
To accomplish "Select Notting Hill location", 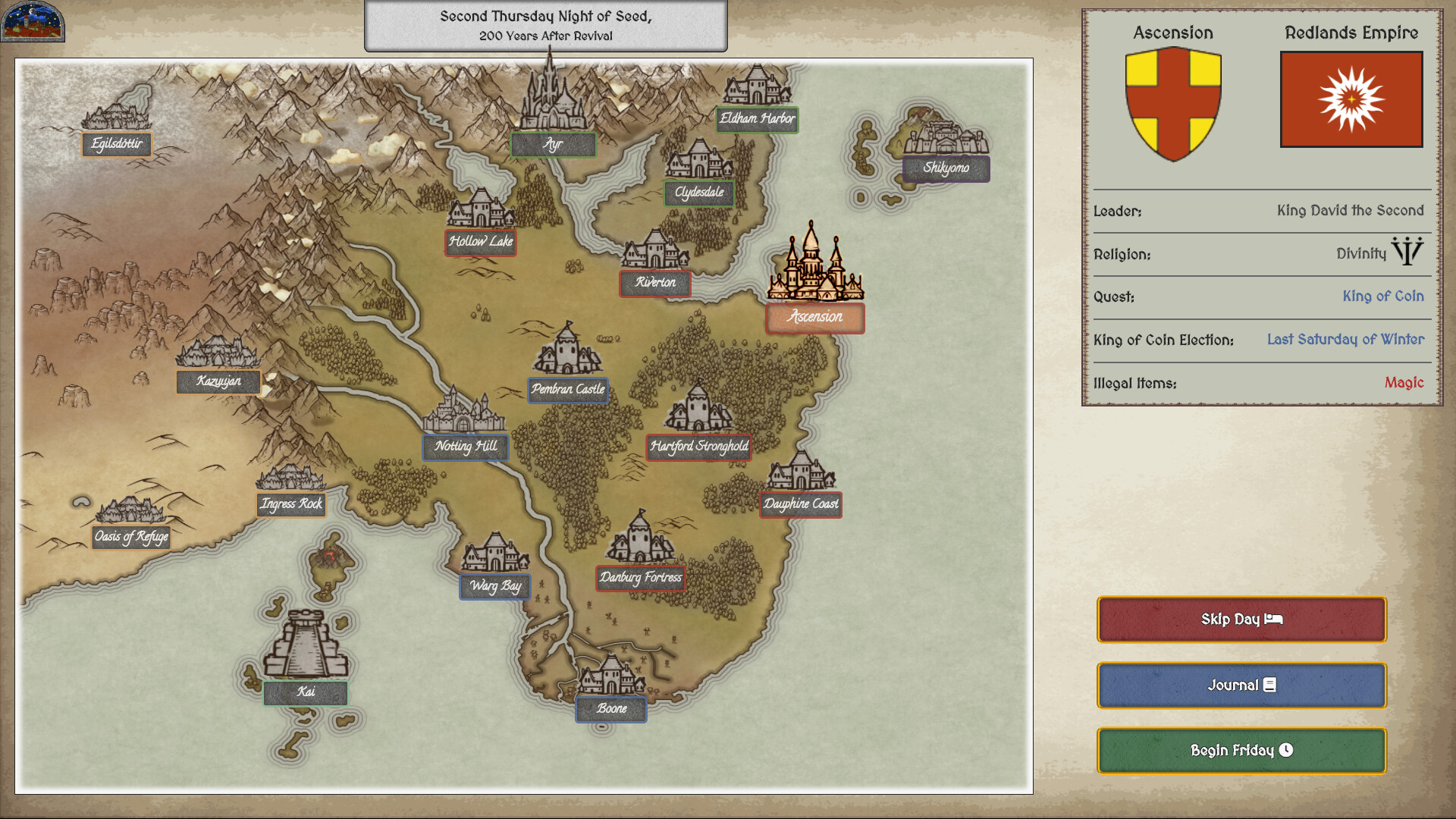I will click(466, 447).
